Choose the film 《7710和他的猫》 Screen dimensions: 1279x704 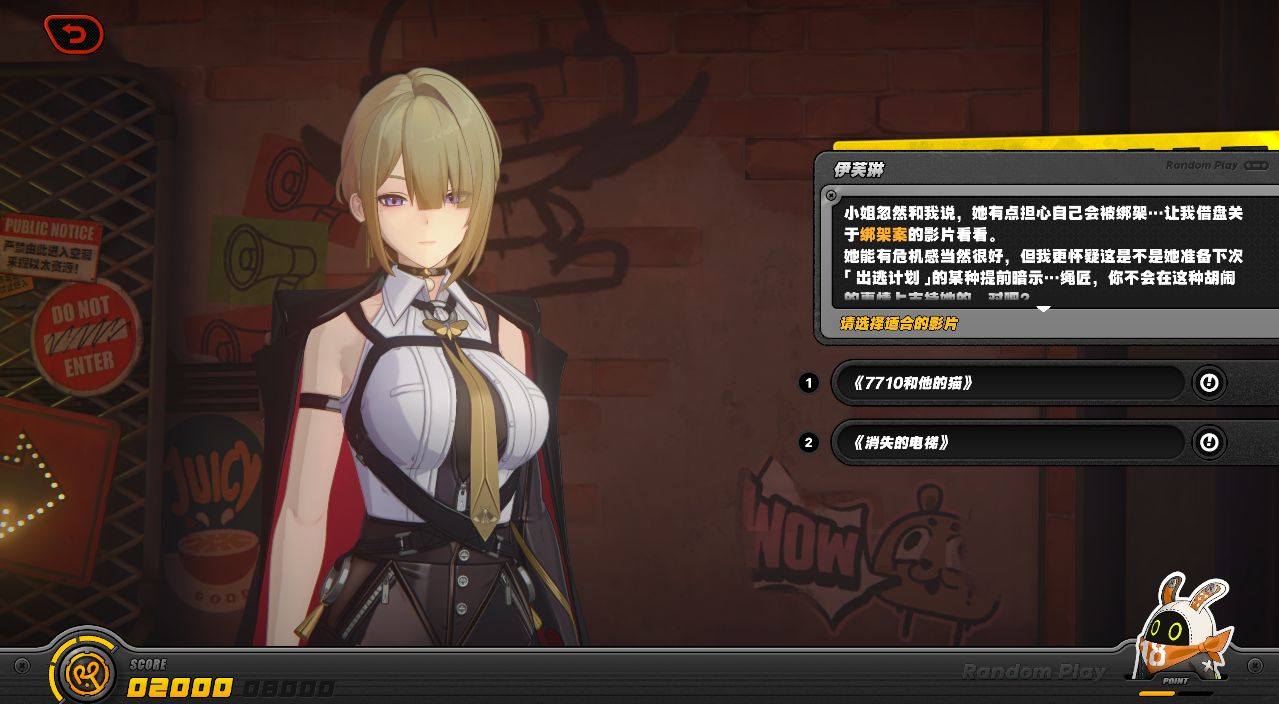point(1008,383)
